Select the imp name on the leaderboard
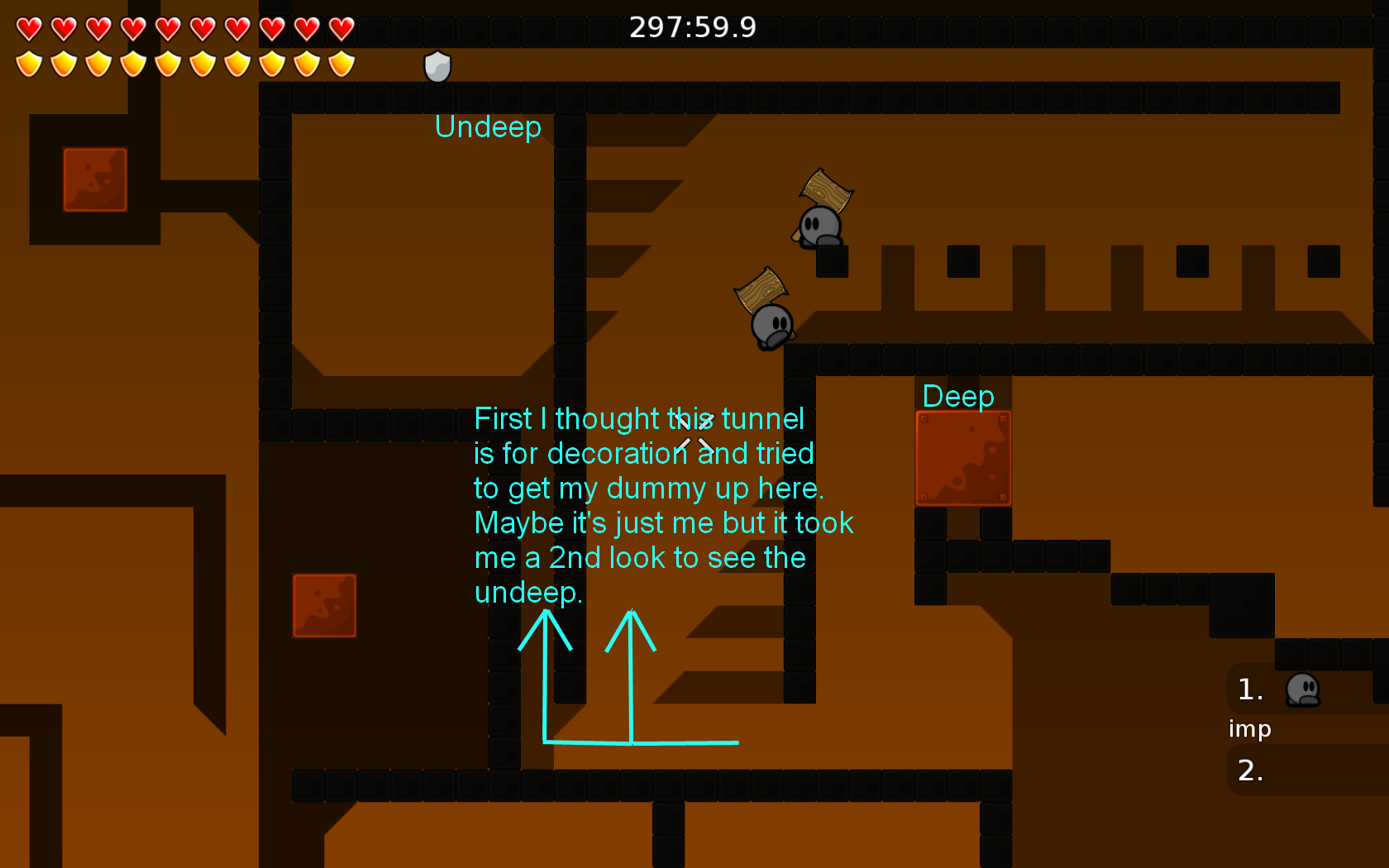 pyautogui.click(x=1250, y=729)
